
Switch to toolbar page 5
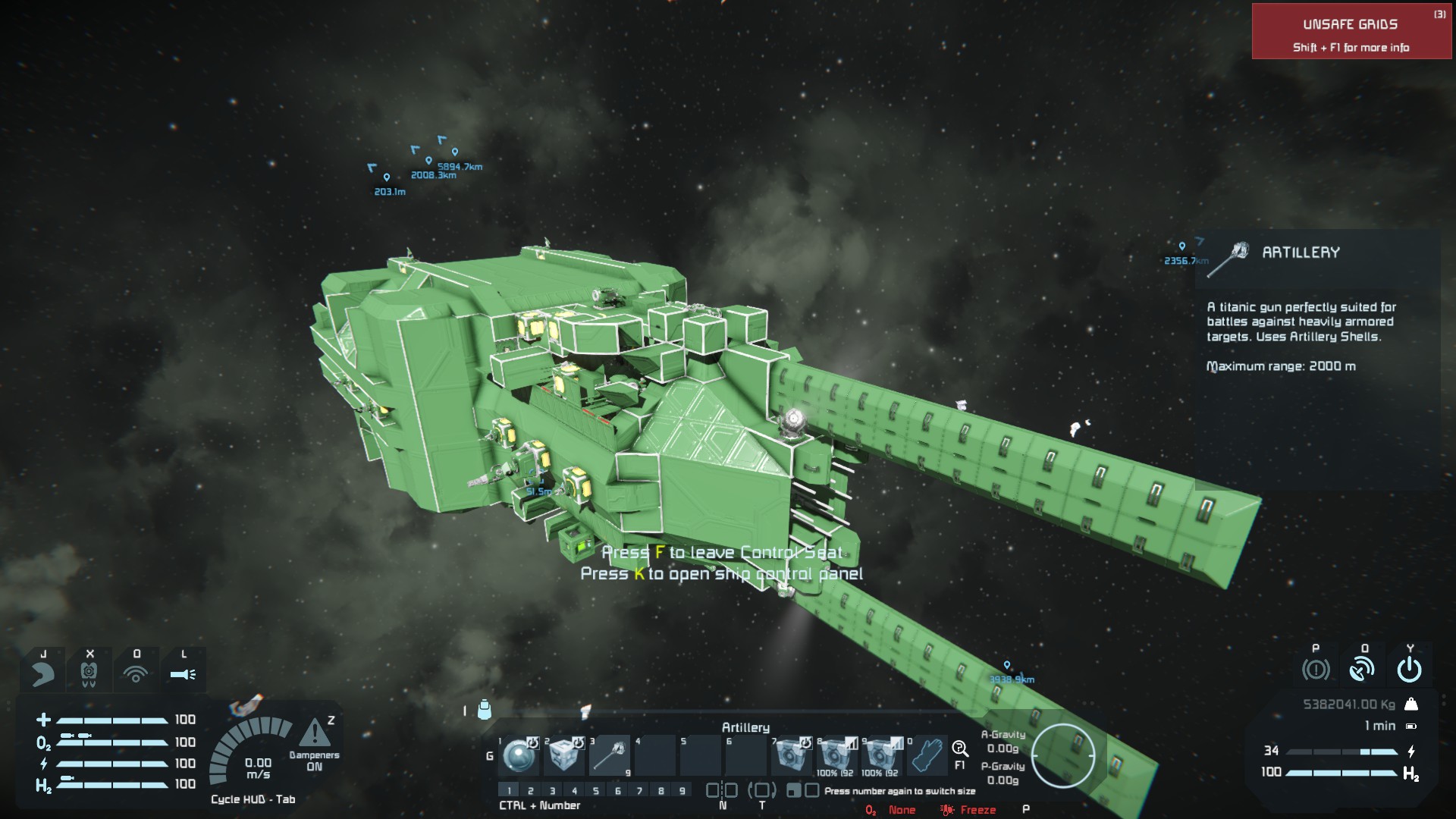pyautogui.click(x=596, y=791)
